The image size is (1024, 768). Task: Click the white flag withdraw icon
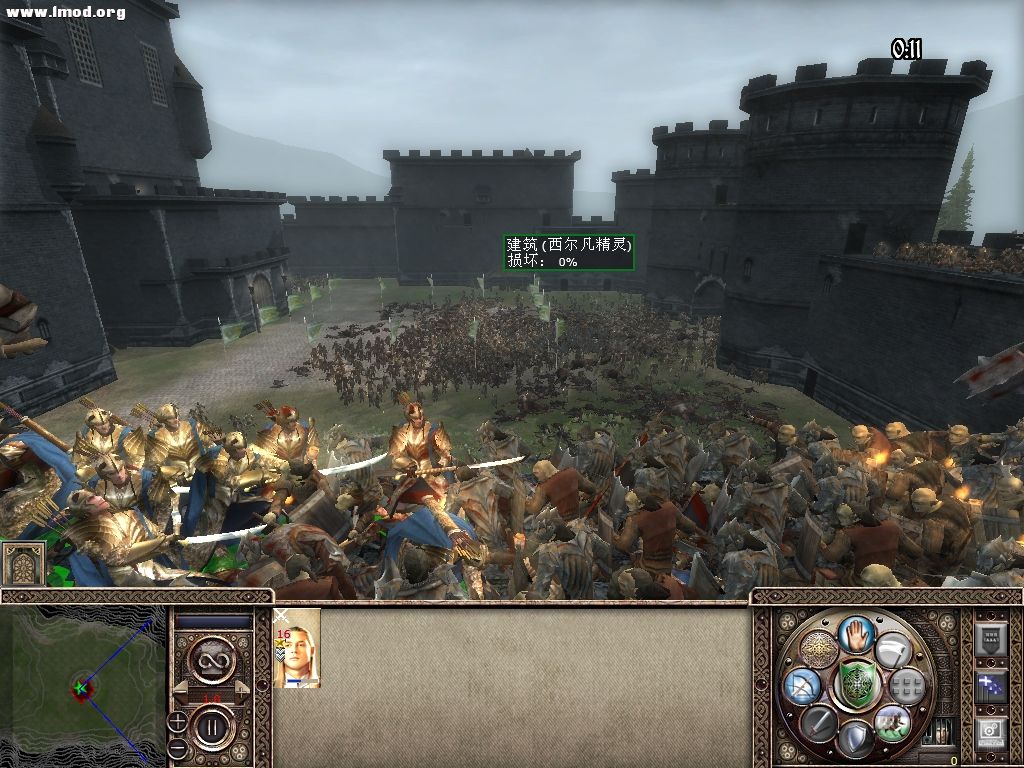click(x=893, y=650)
